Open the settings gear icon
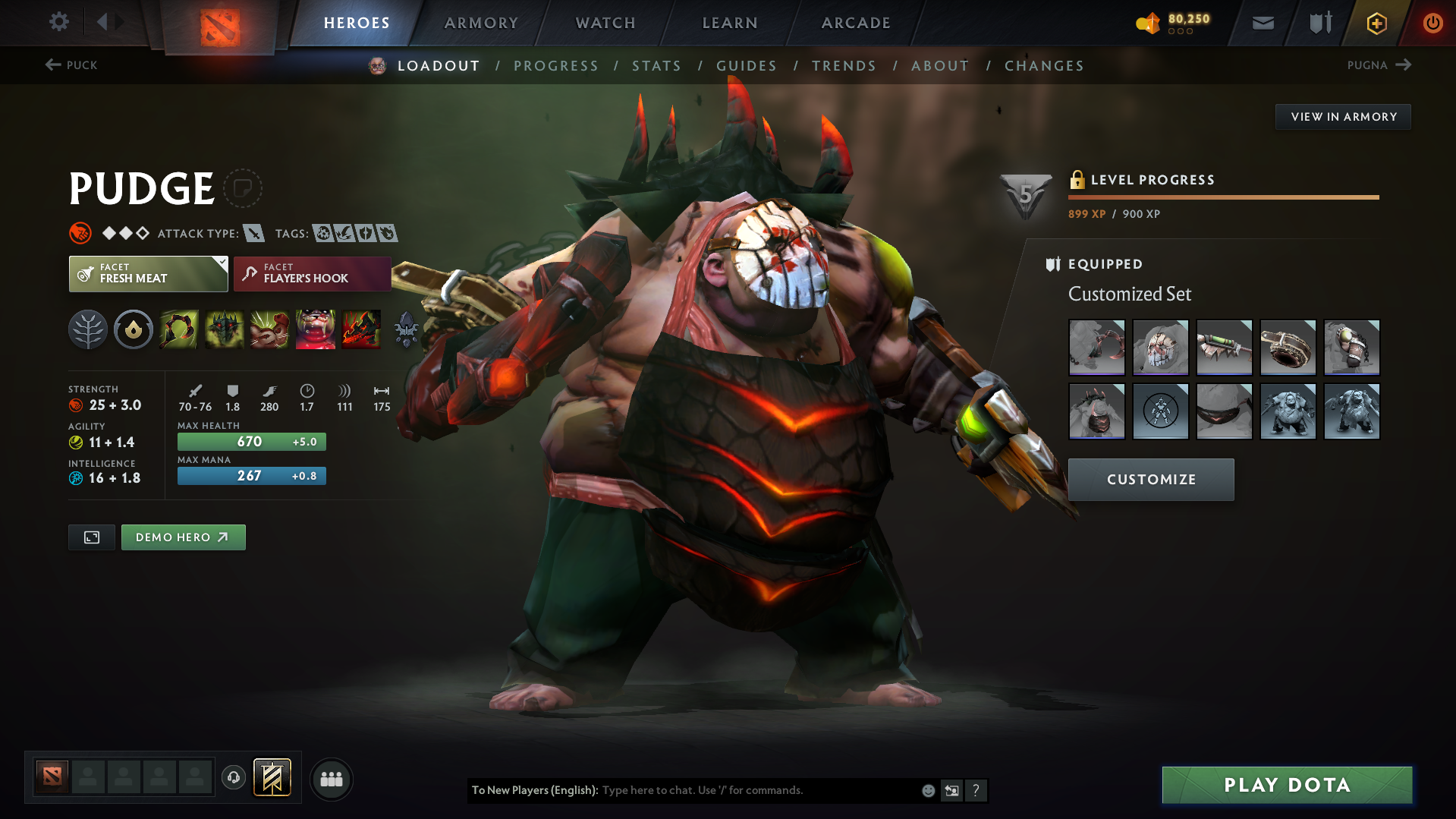The width and height of the screenshot is (1456, 819). point(58,22)
